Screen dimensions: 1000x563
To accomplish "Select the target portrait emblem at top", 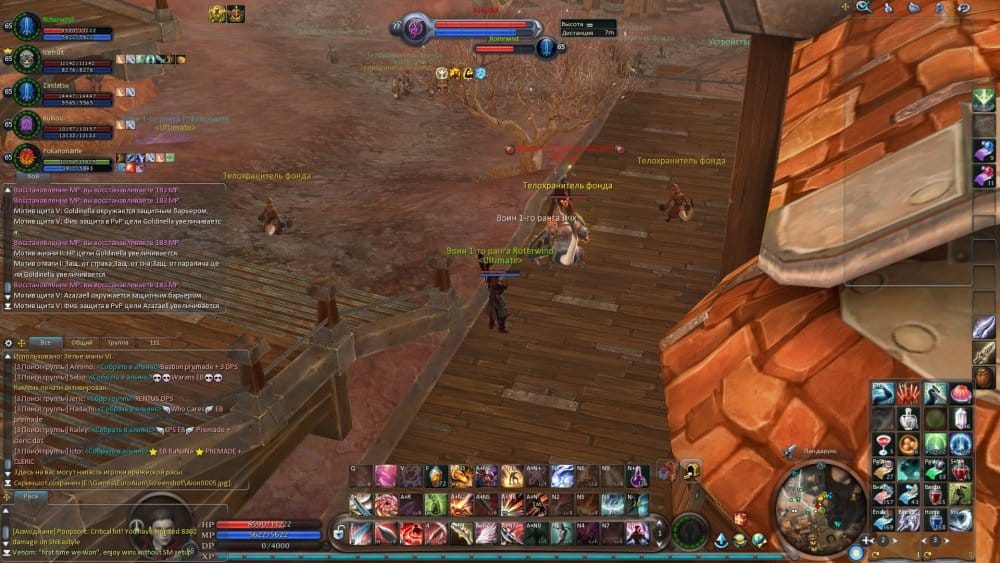I will [x=415, y=29].
